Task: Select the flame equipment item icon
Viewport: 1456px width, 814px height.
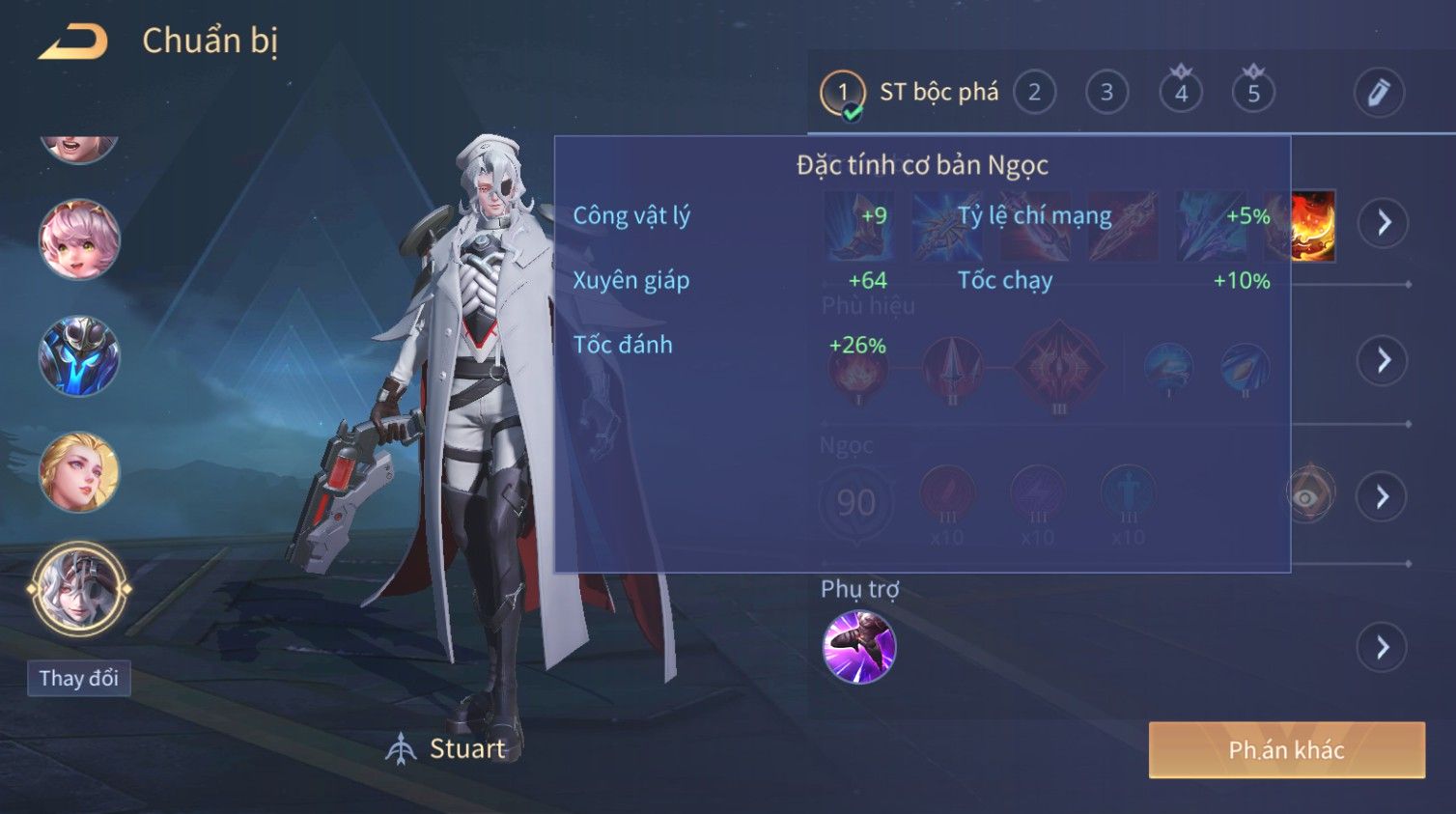Action: tap(1313, 225)
